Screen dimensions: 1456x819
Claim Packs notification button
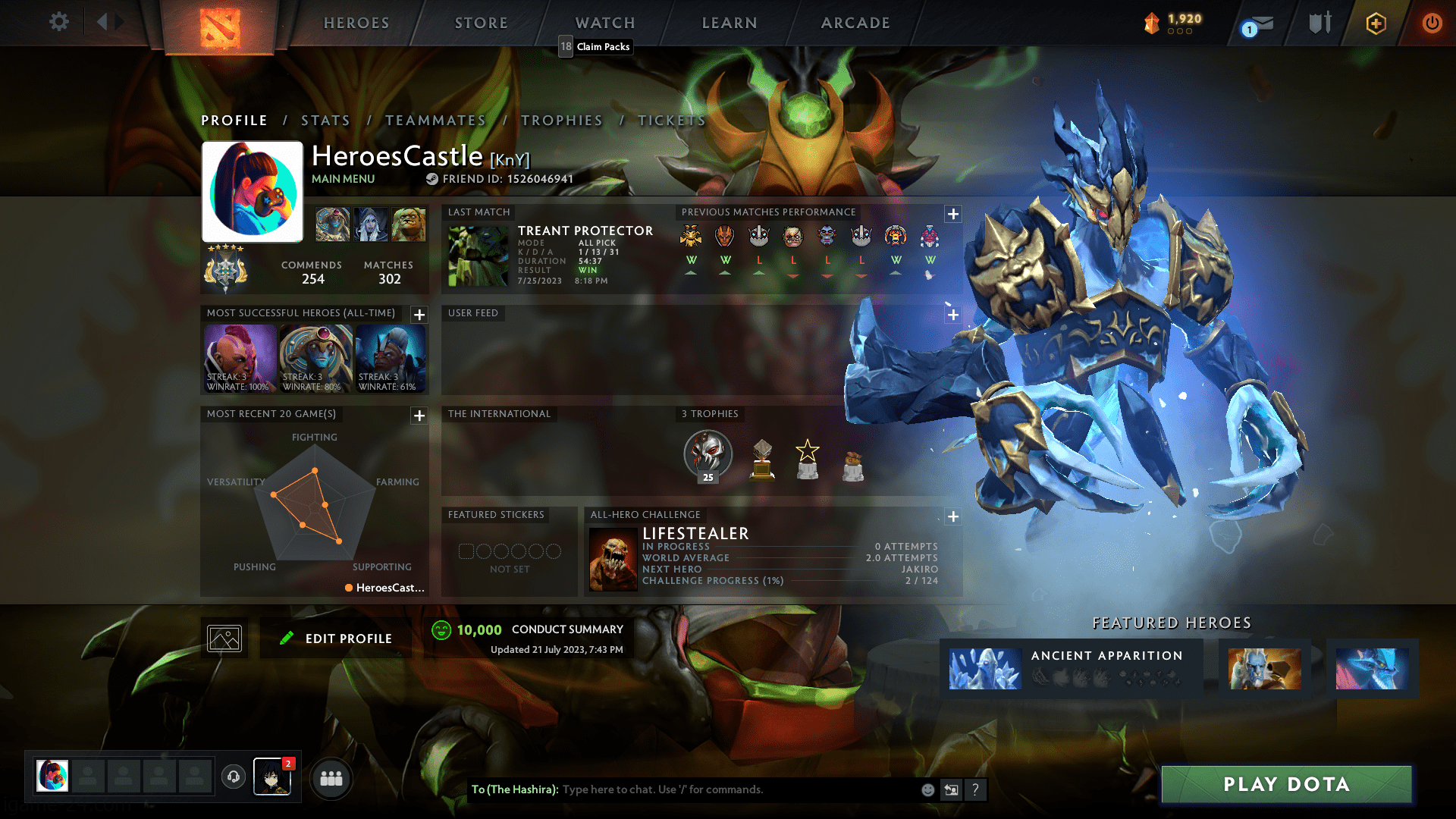tap(595, 47)
